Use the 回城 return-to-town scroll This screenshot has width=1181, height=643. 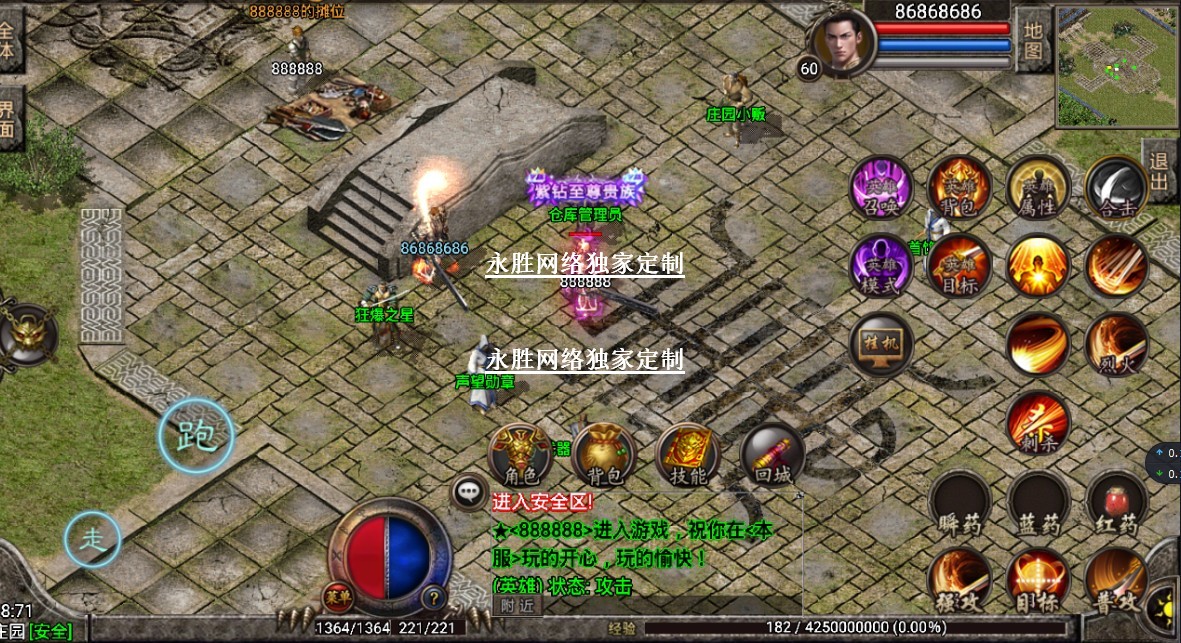click(x=772, y=457)
